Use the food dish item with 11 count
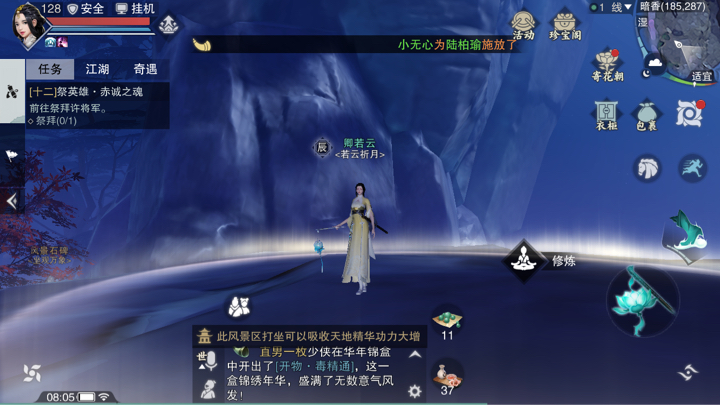The height and width of the screenshot is (405, 720). pyautogui.click(x=447, y=319)
